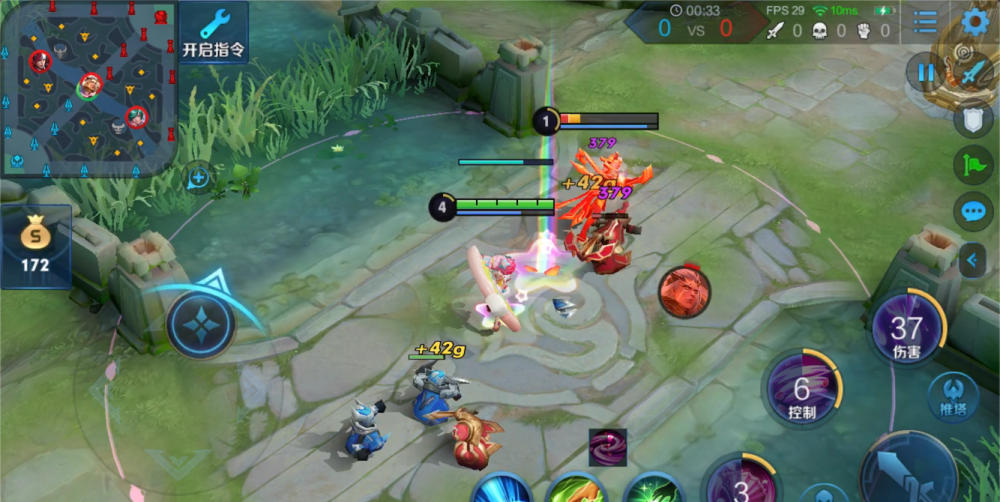
Task: Target the red-haired enemy hero portrait
Action: point(683,292)
